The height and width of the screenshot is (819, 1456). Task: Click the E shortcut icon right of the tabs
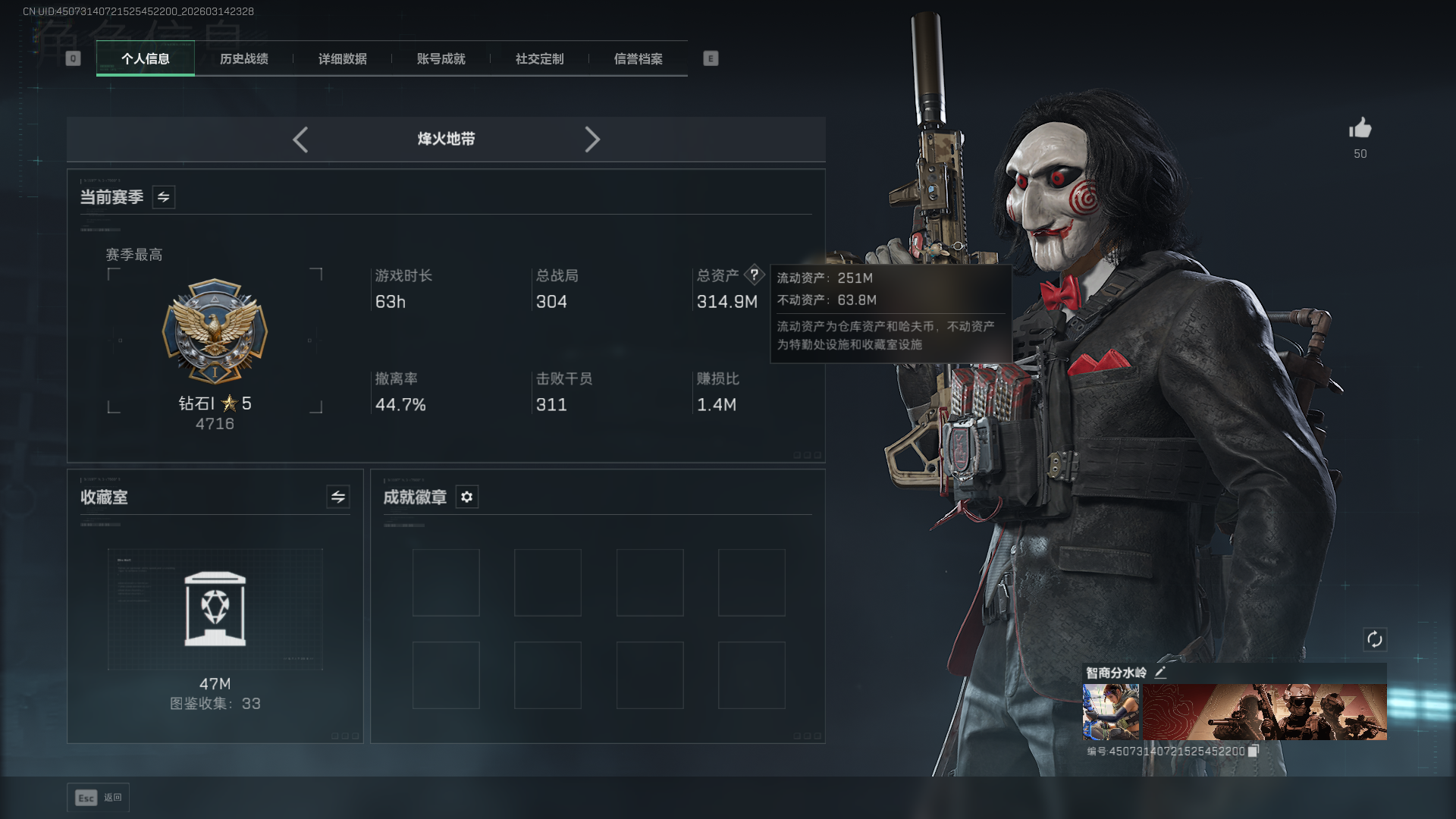point(710,58)
